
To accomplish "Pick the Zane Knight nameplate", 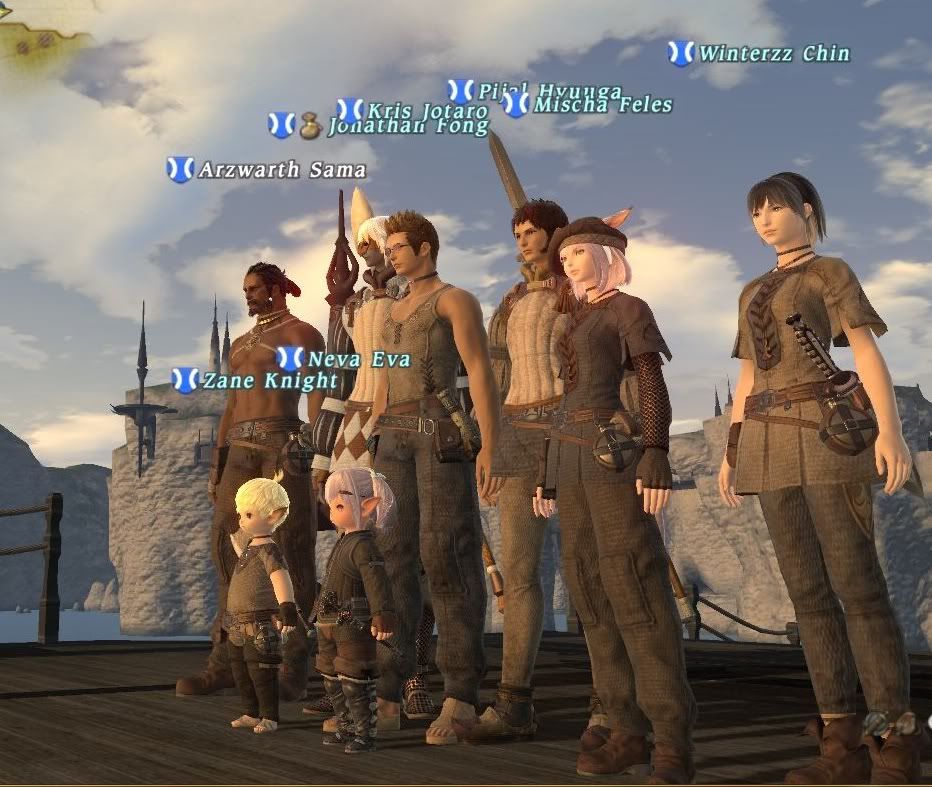I will tap(270, 381).
